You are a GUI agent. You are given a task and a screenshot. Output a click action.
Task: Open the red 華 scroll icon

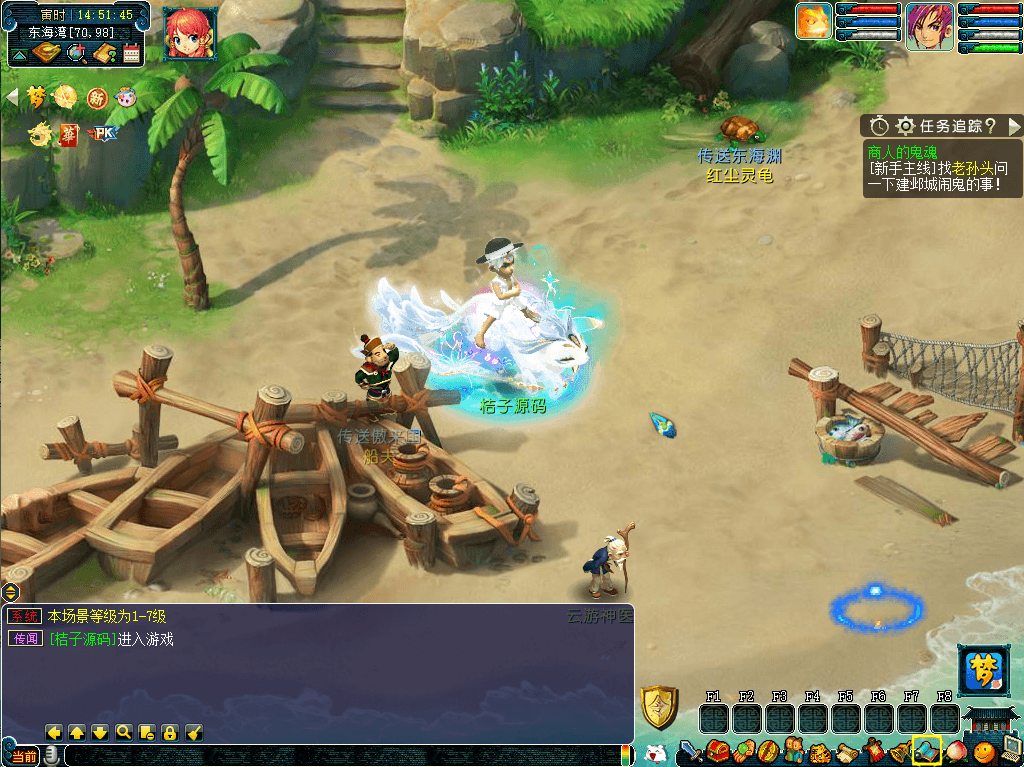tap(69, 133)
